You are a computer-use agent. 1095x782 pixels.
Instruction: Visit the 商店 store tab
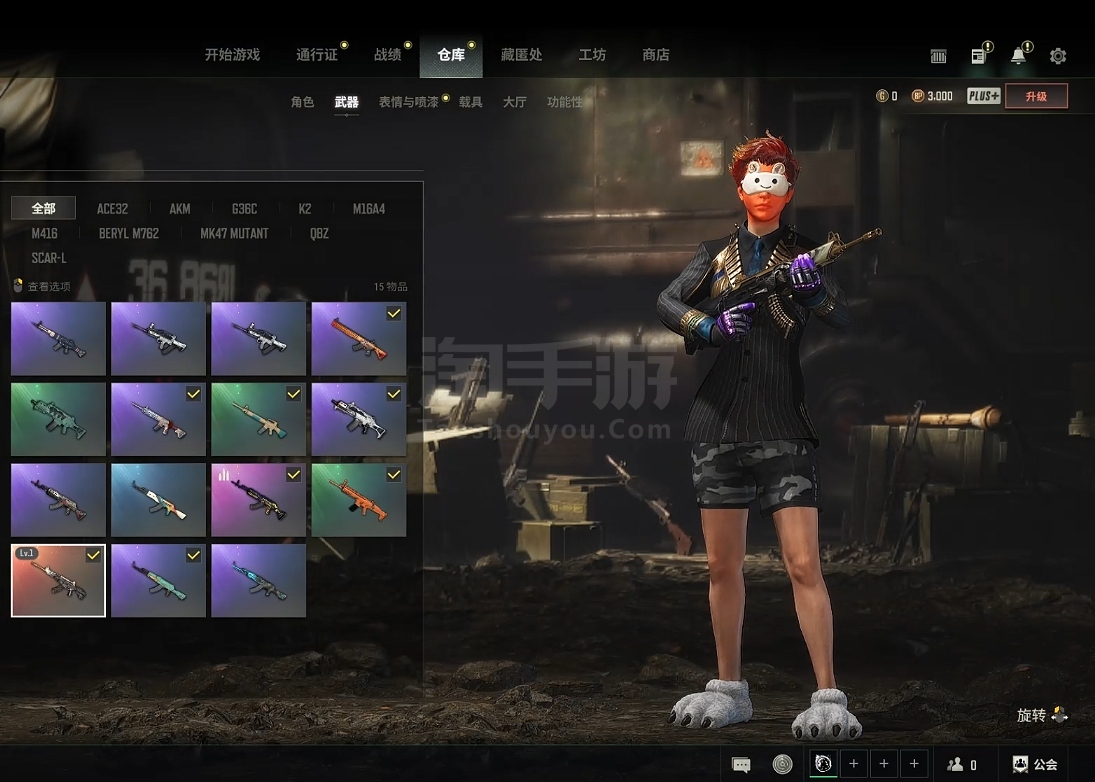coord(656,55)
